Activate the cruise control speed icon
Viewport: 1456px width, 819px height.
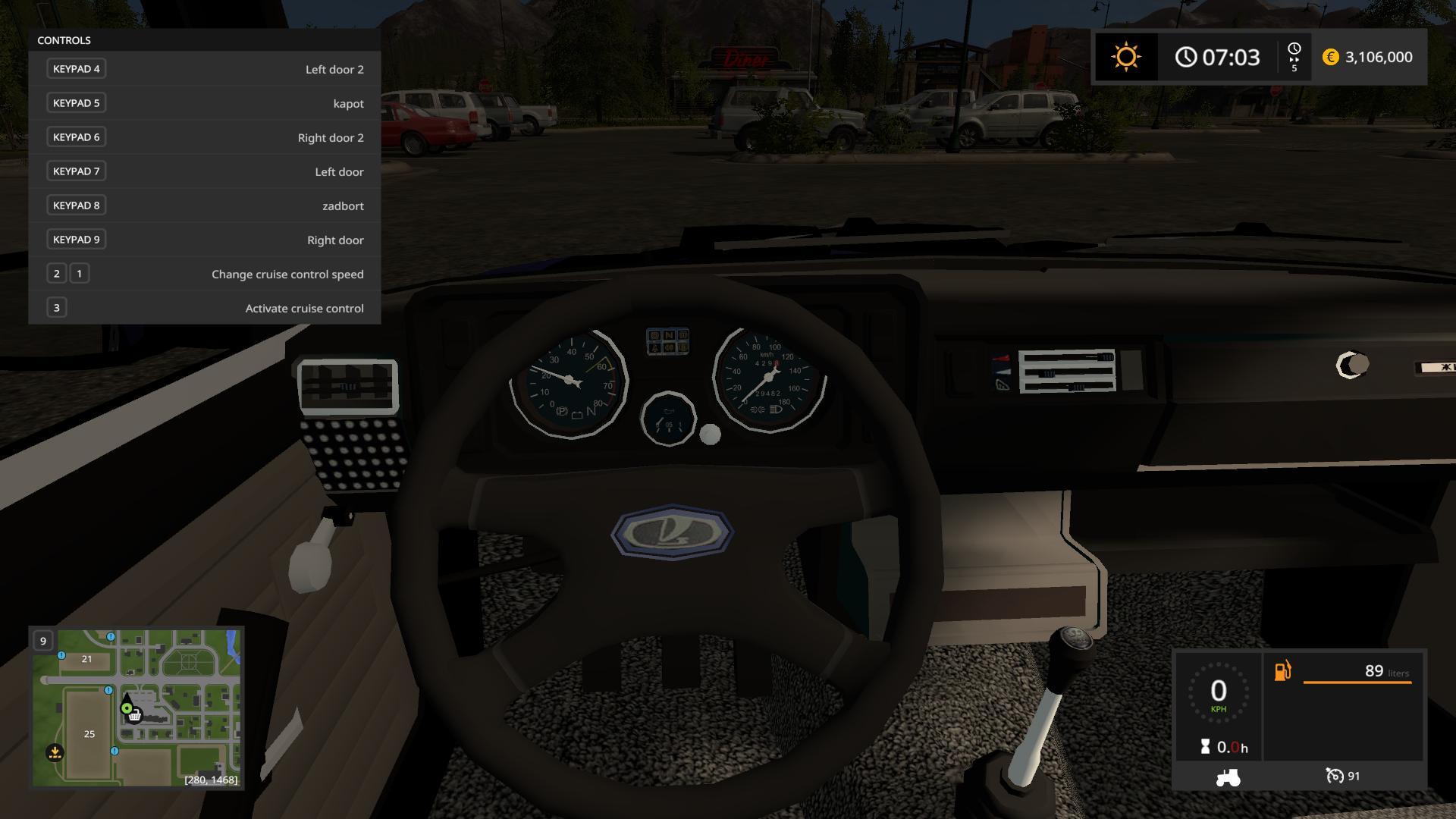point(1335,776)
